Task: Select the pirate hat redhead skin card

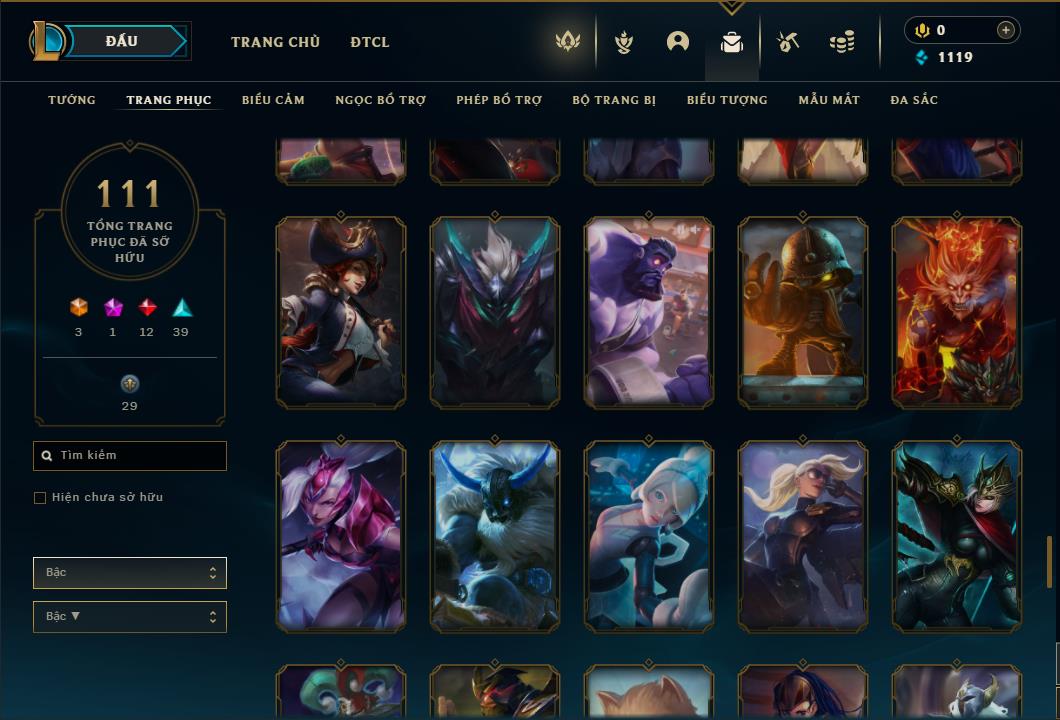Action: click(x=341, y=313)
